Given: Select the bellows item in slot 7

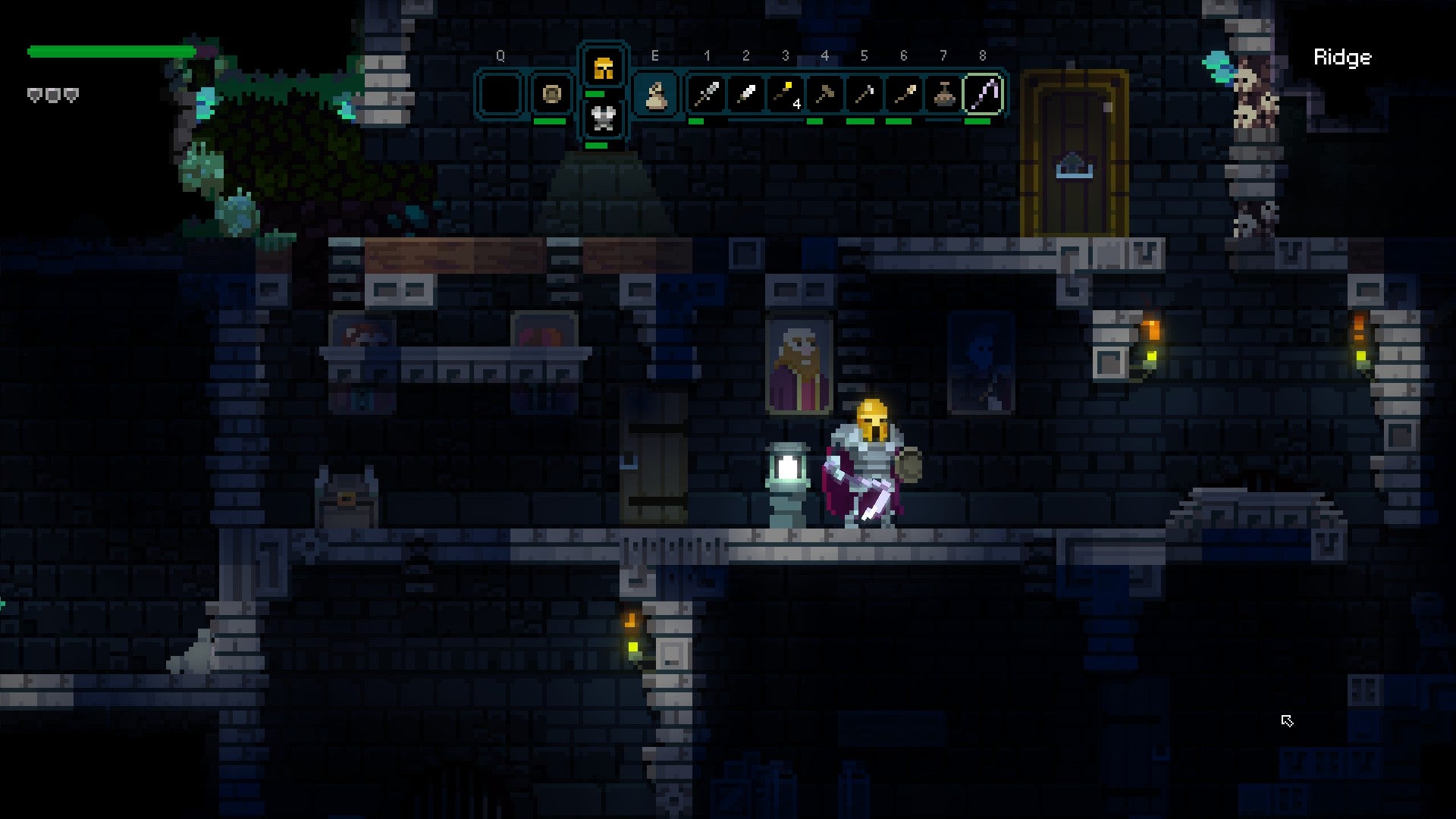Looking at the screenshot, I should 943,93.
